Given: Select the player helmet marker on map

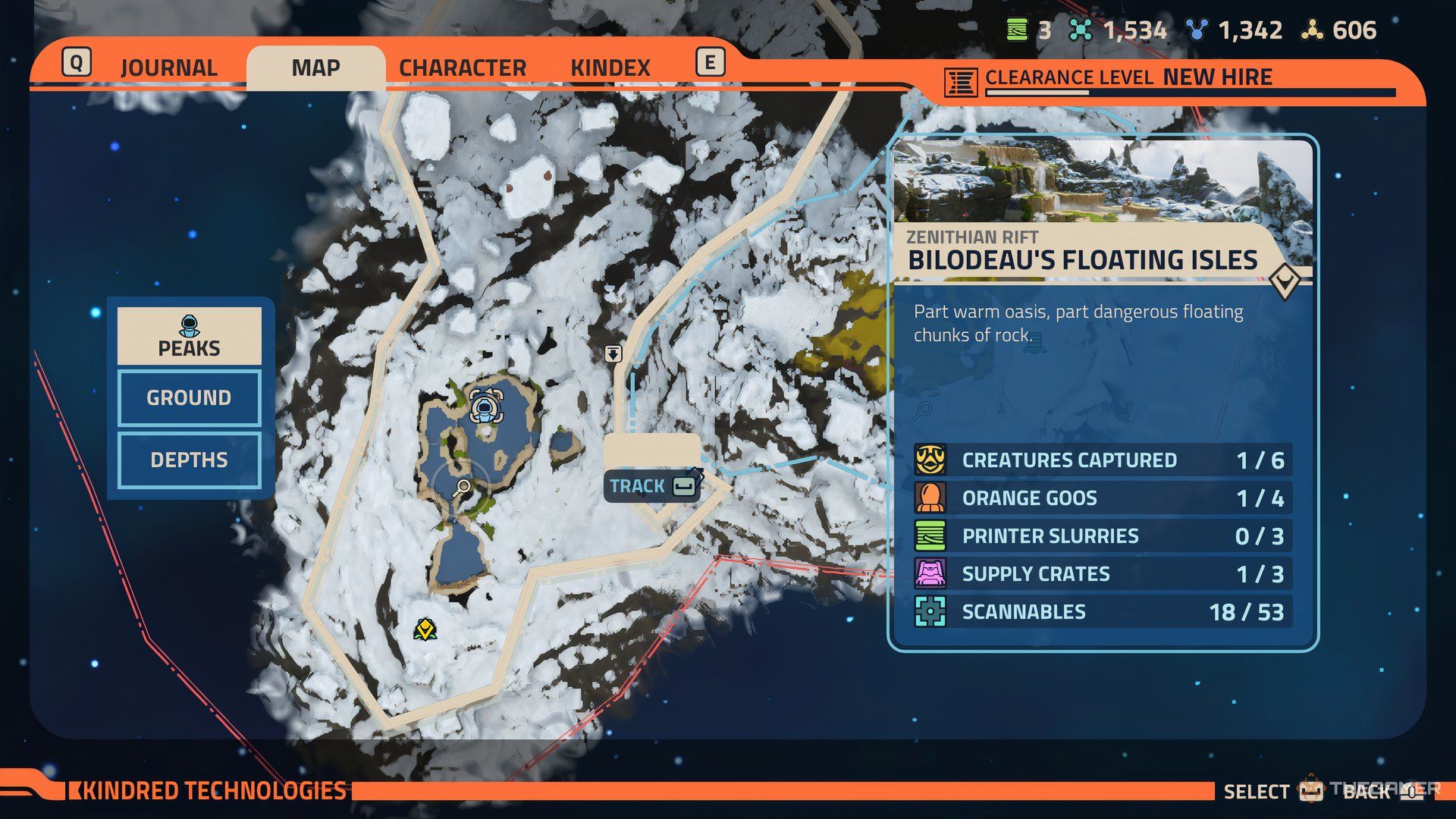Looking at the screenshot, I should (x=485, y=406).
